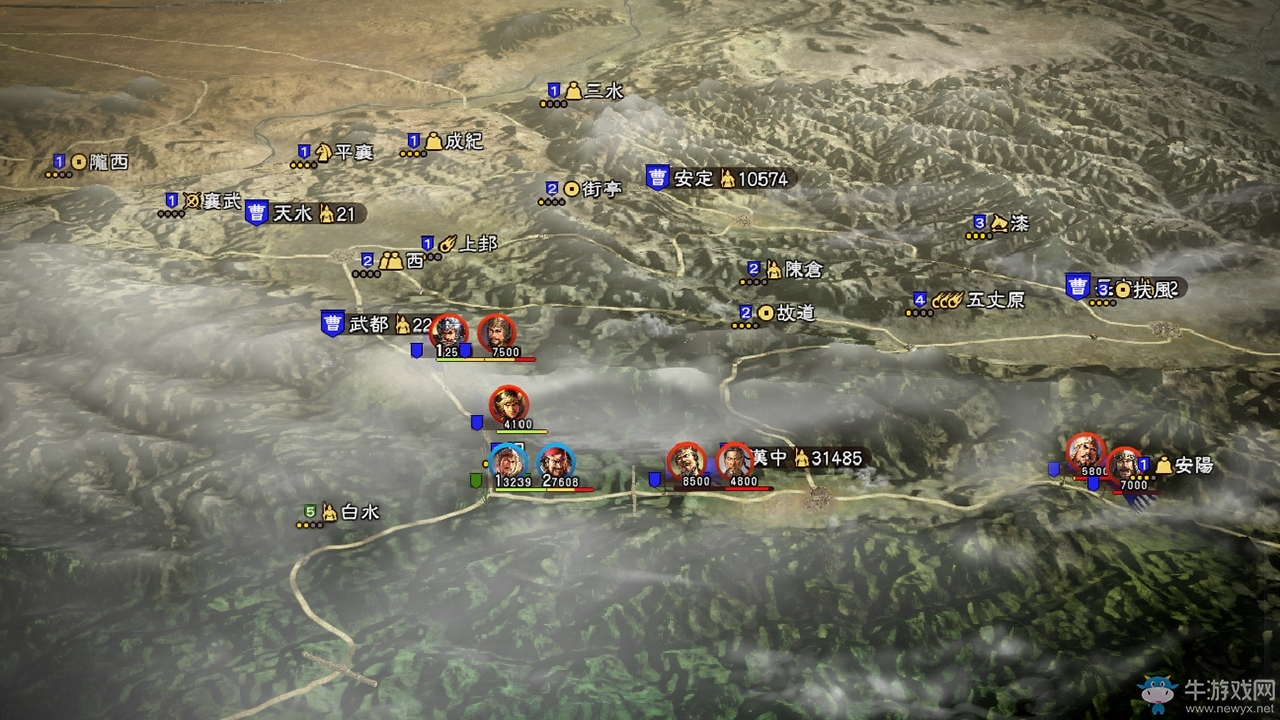Select the 故道 outpost label
The height and width of the screenshot is (720, 1280).
pyautogui.click(x=795, y=313)
